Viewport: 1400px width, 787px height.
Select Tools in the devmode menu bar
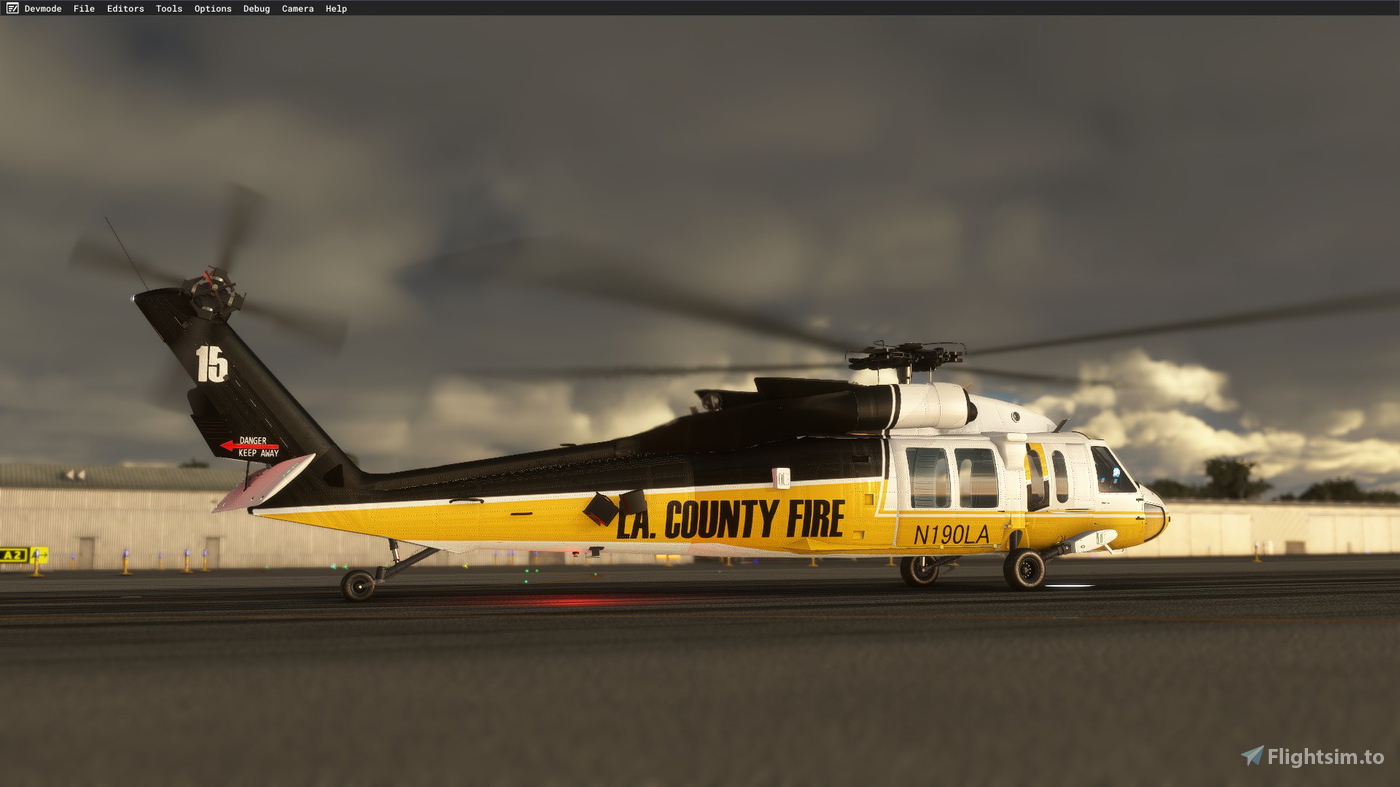click(x=168, y=8)
